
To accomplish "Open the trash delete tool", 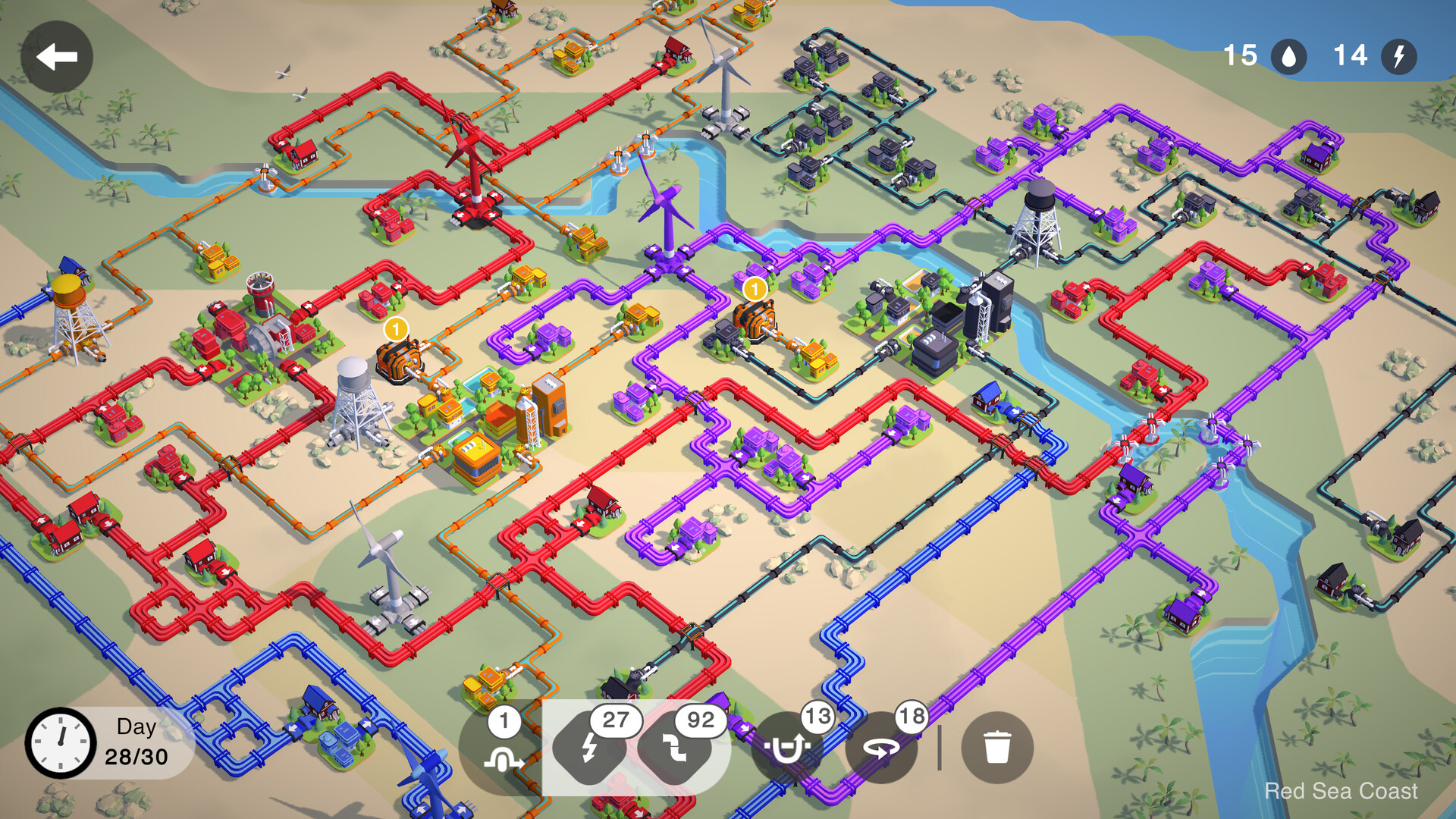I will point(997,747).
